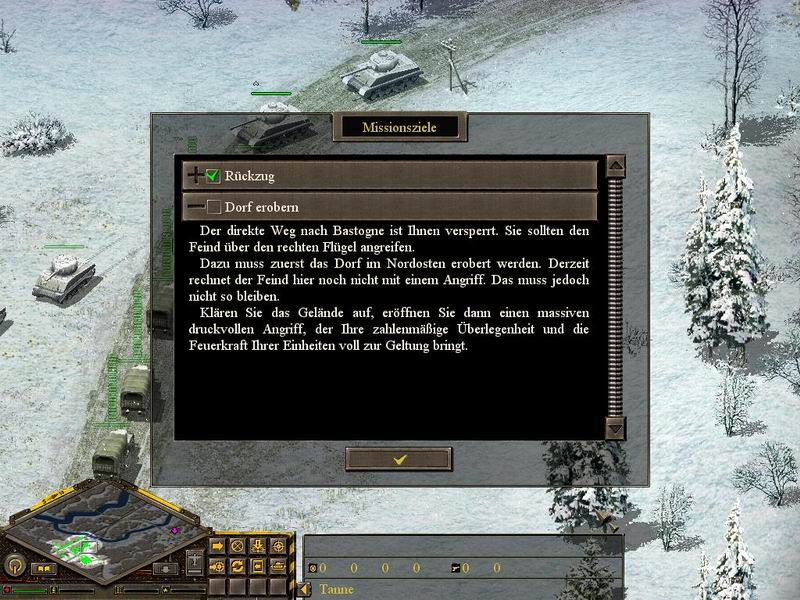Confirm mission objectives with the checkmark button
800x600 pixels.
[x=398, y=458]
